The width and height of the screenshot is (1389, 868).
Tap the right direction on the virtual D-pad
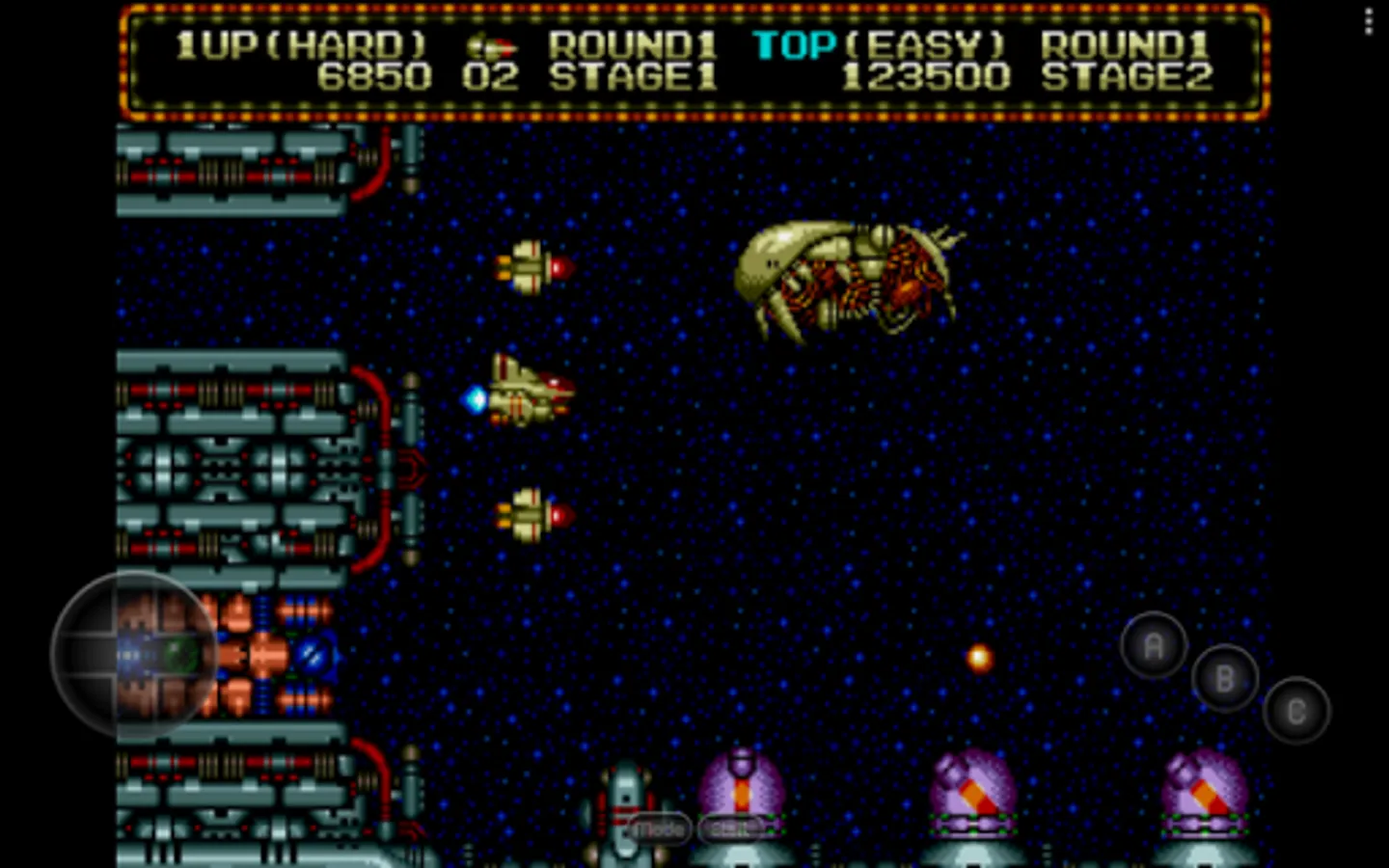click(x=188, y=656)
